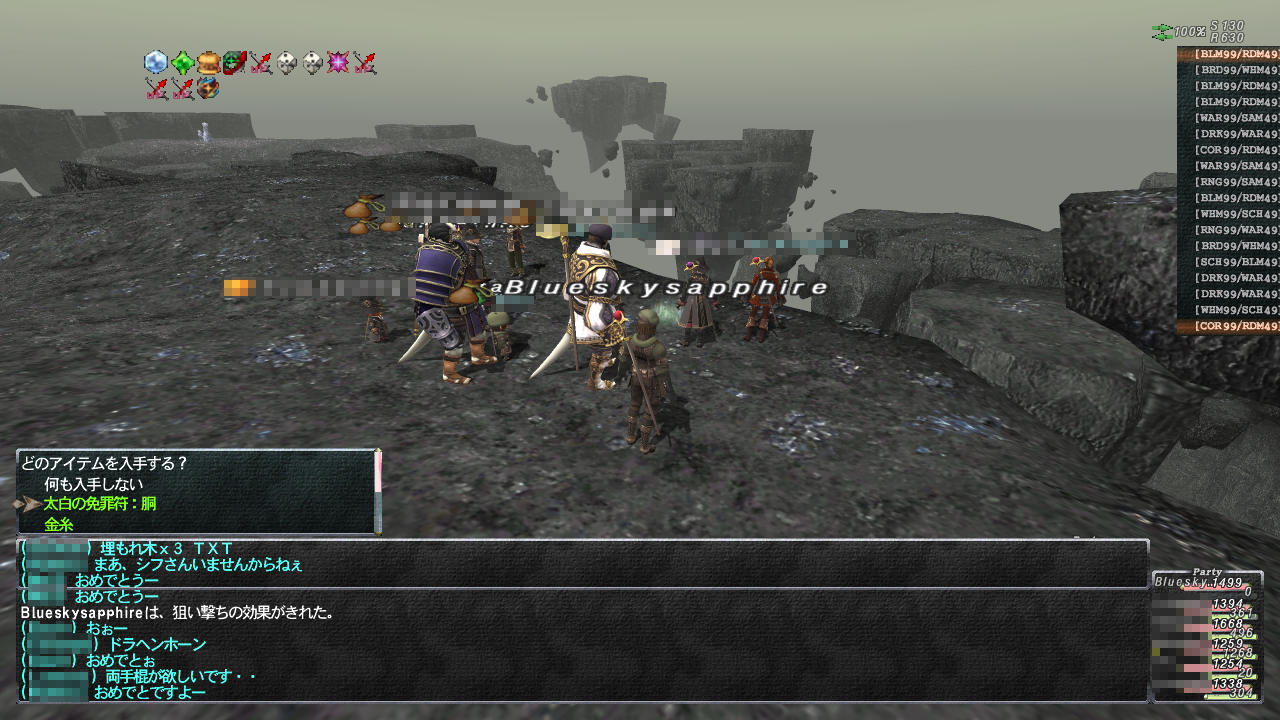The image size is (1280, 720).
Task: Click the swirling orange-blue orb buff icon
Action: (208, 88)
